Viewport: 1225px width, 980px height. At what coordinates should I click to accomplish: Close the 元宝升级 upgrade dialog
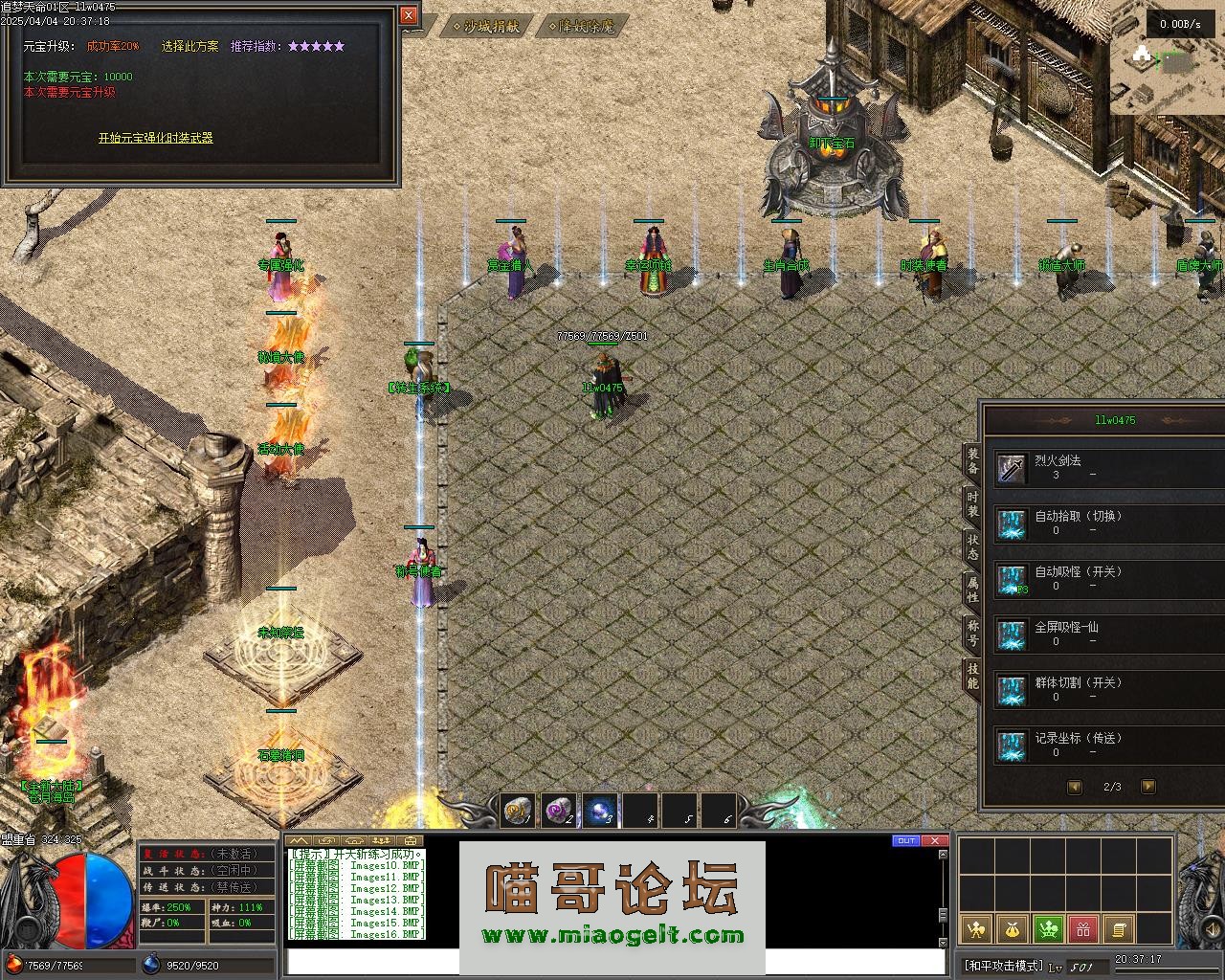[x=409, y=15]
